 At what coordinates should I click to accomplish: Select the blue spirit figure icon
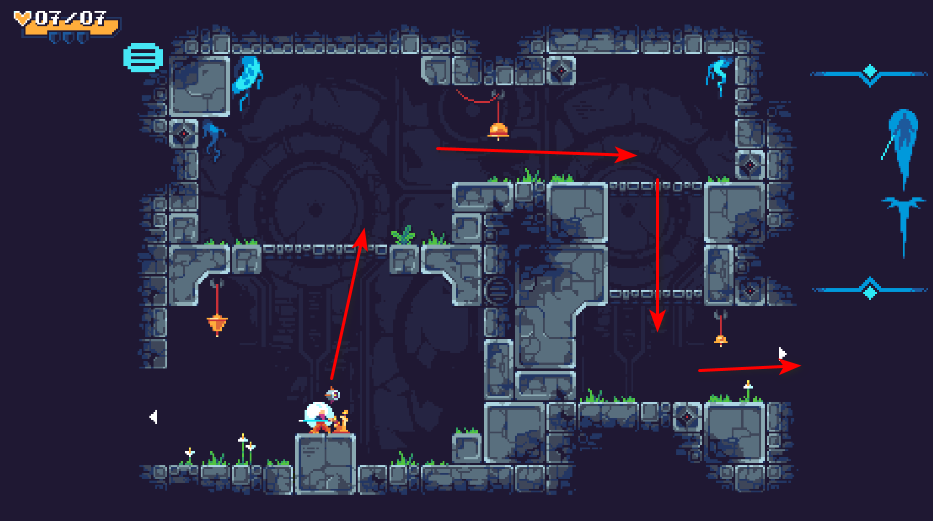[902, 143]
